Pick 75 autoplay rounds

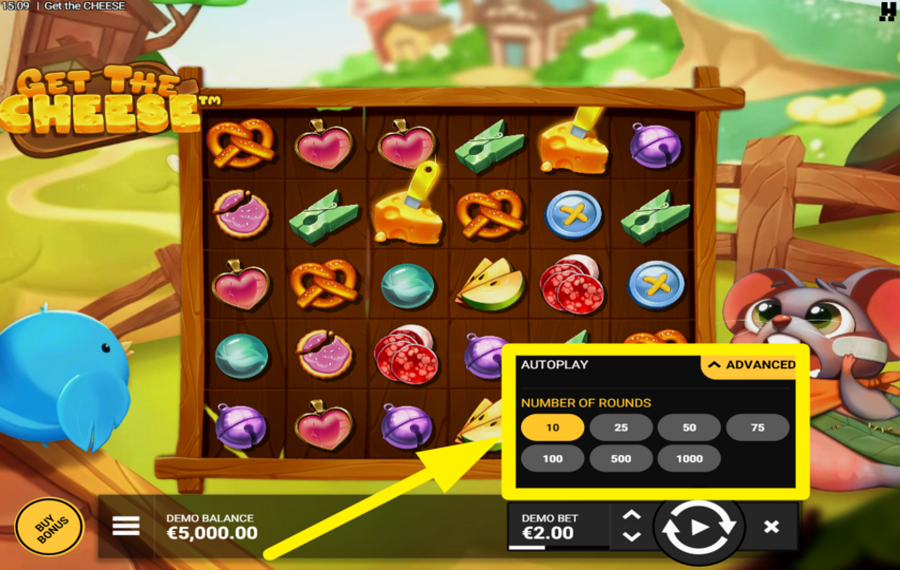point(757,428)
